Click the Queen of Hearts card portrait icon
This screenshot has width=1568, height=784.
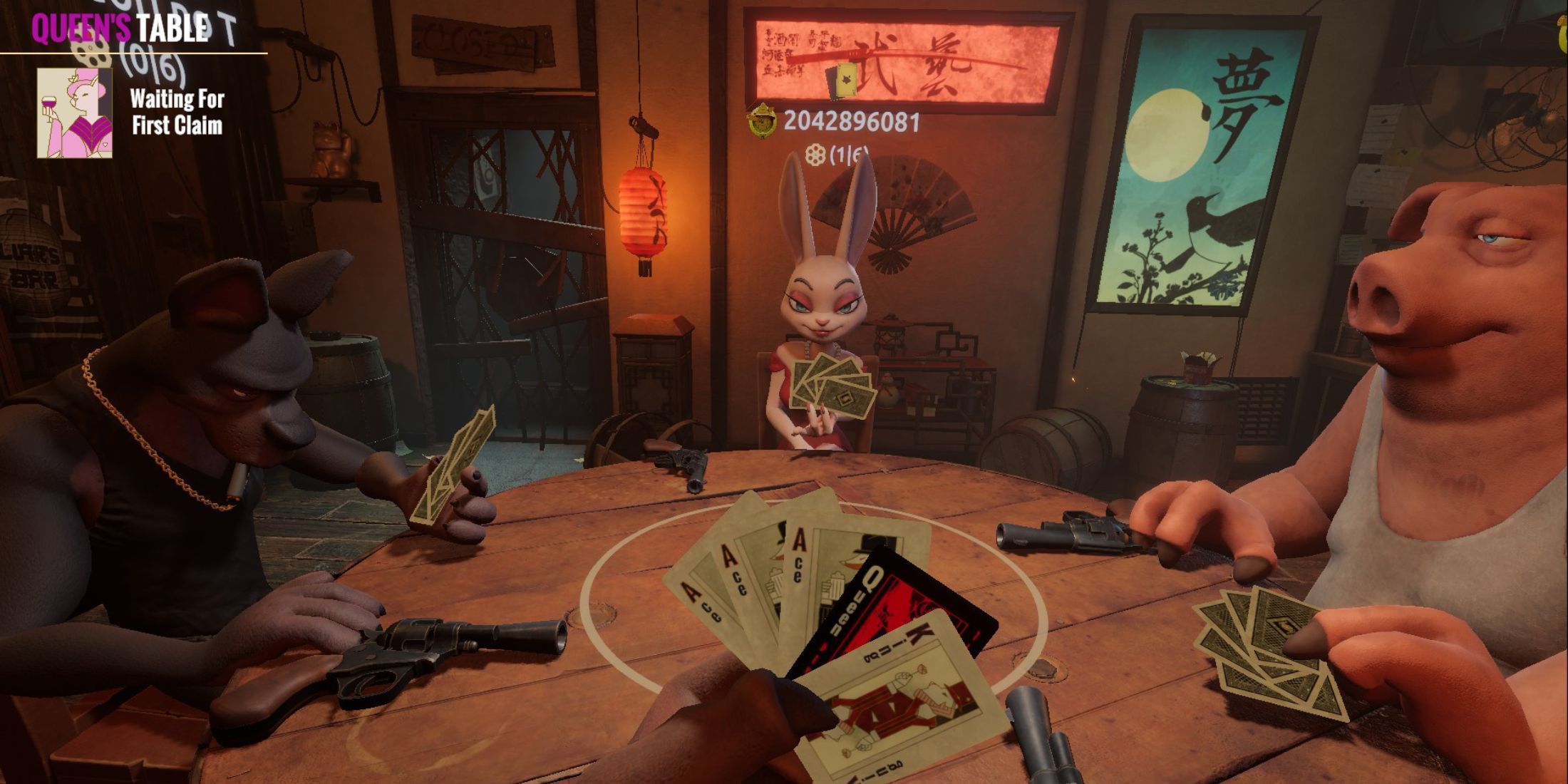74,113
